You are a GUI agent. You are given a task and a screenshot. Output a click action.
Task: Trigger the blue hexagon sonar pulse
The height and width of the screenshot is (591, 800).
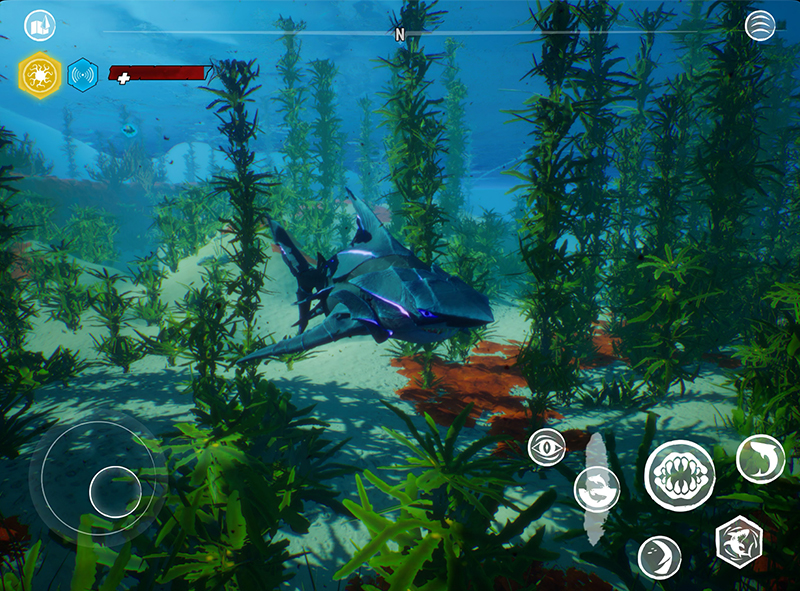click(x=82, y=74)
